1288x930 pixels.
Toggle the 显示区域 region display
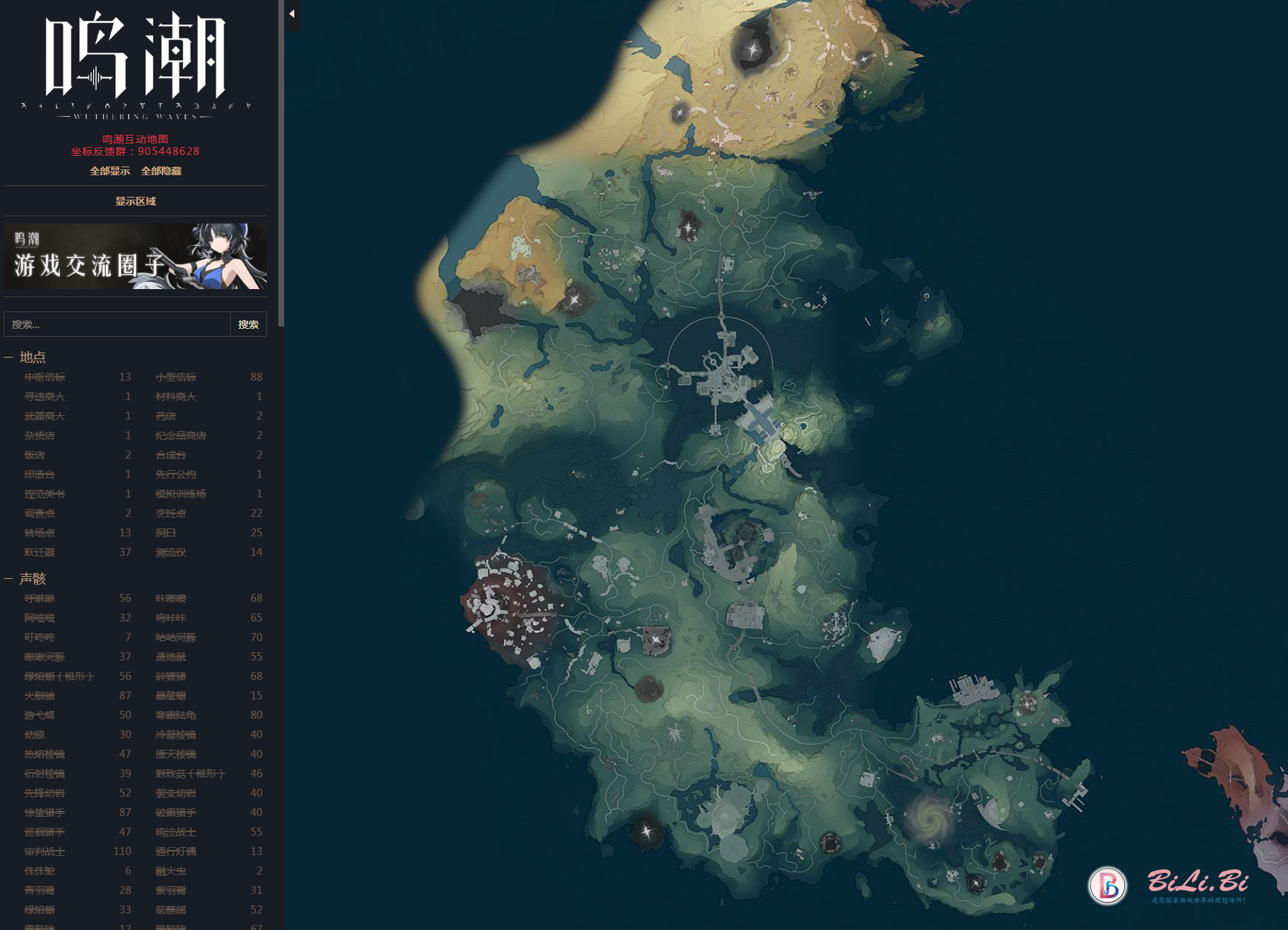point(136,201)
